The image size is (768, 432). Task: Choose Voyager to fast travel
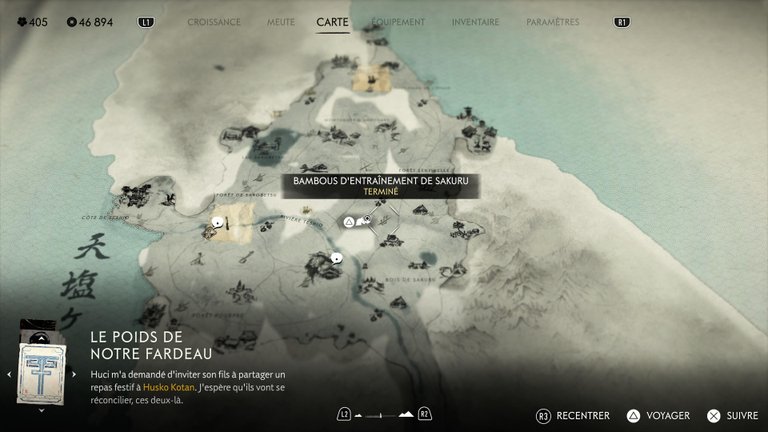(x=660, y=415)
